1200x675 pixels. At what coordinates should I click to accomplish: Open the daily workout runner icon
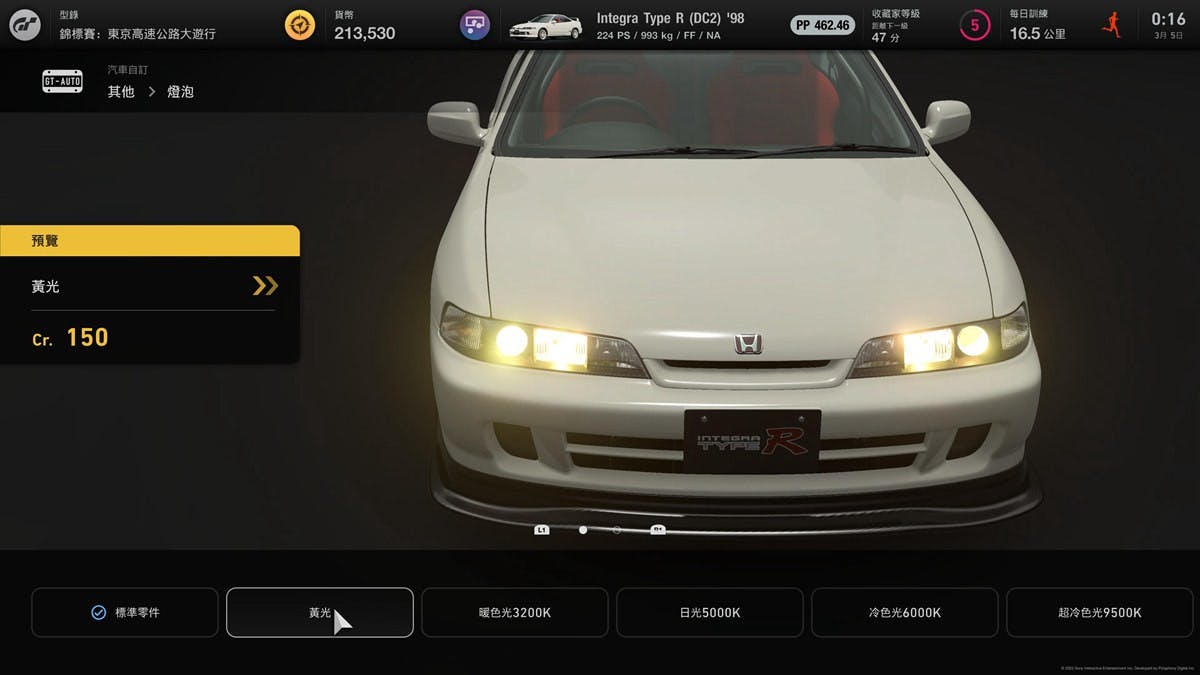pos(1111,25)
